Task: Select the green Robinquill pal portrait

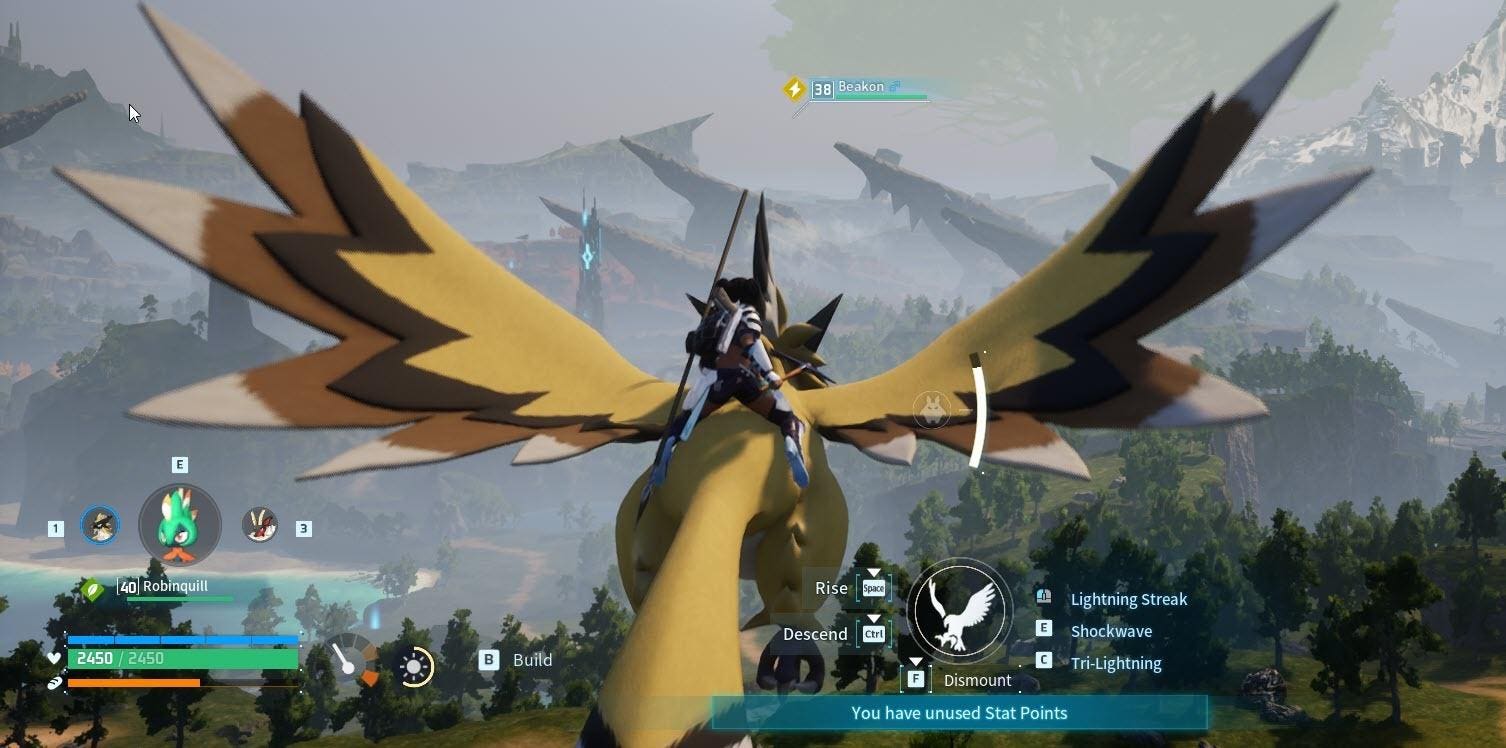Action: coord(180,524)
